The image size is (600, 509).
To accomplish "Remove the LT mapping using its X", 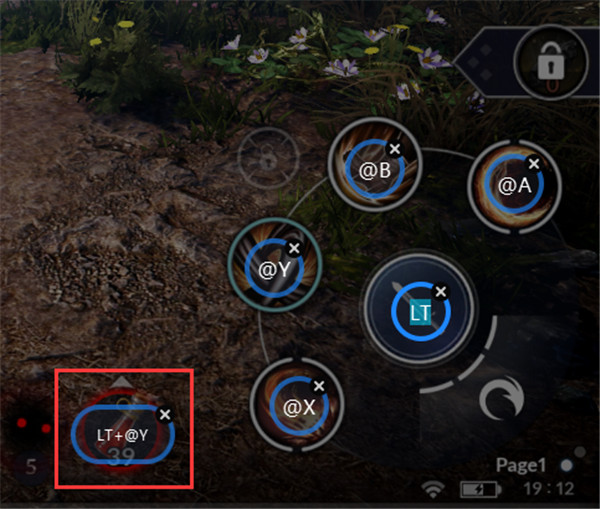I will point(441,290).
